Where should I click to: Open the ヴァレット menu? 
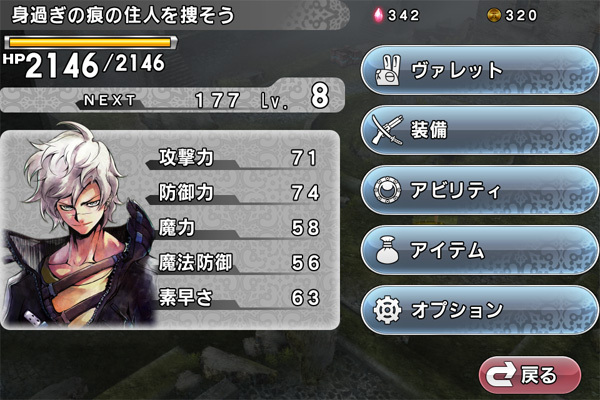[x=478, y=71]
